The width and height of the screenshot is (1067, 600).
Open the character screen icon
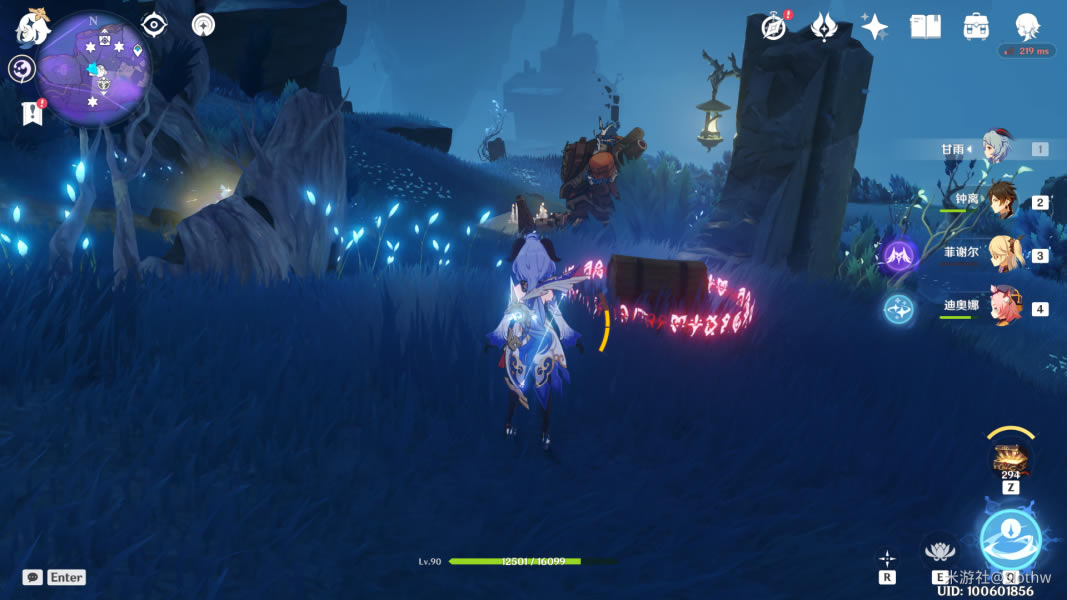pos(1027,26)
